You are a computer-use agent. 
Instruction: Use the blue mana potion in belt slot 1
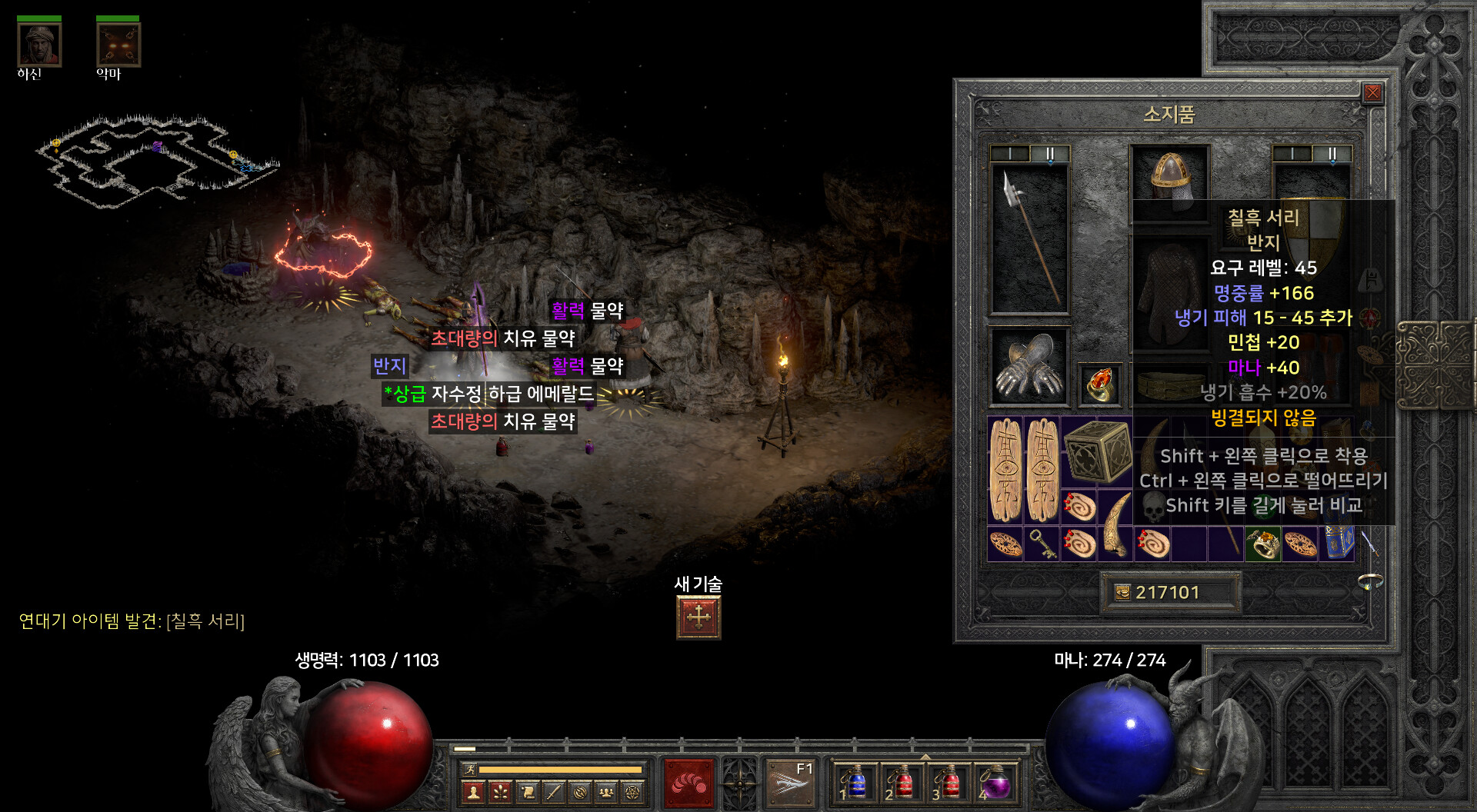tap(855, 784)
